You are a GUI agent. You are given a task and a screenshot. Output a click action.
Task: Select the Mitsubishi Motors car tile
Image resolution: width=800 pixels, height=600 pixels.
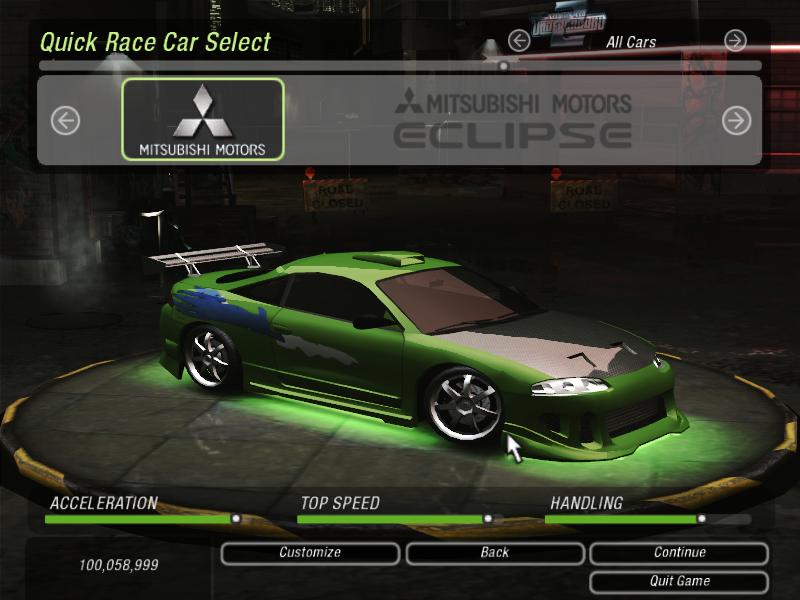203,120
